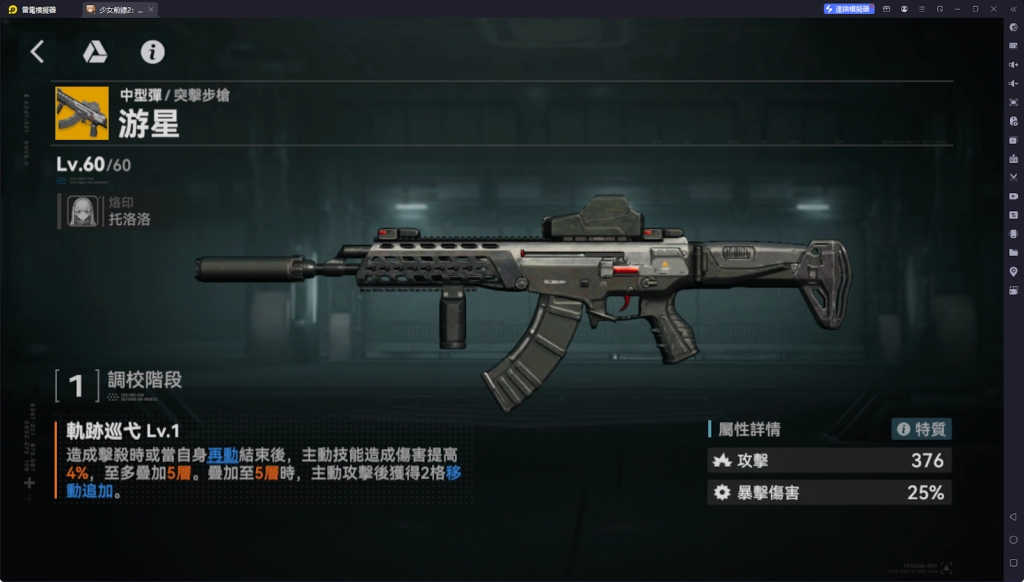Screen dimensions: 1024x582
Task: Show weapon info with the i icon
Action: click(x=152, y=52)
